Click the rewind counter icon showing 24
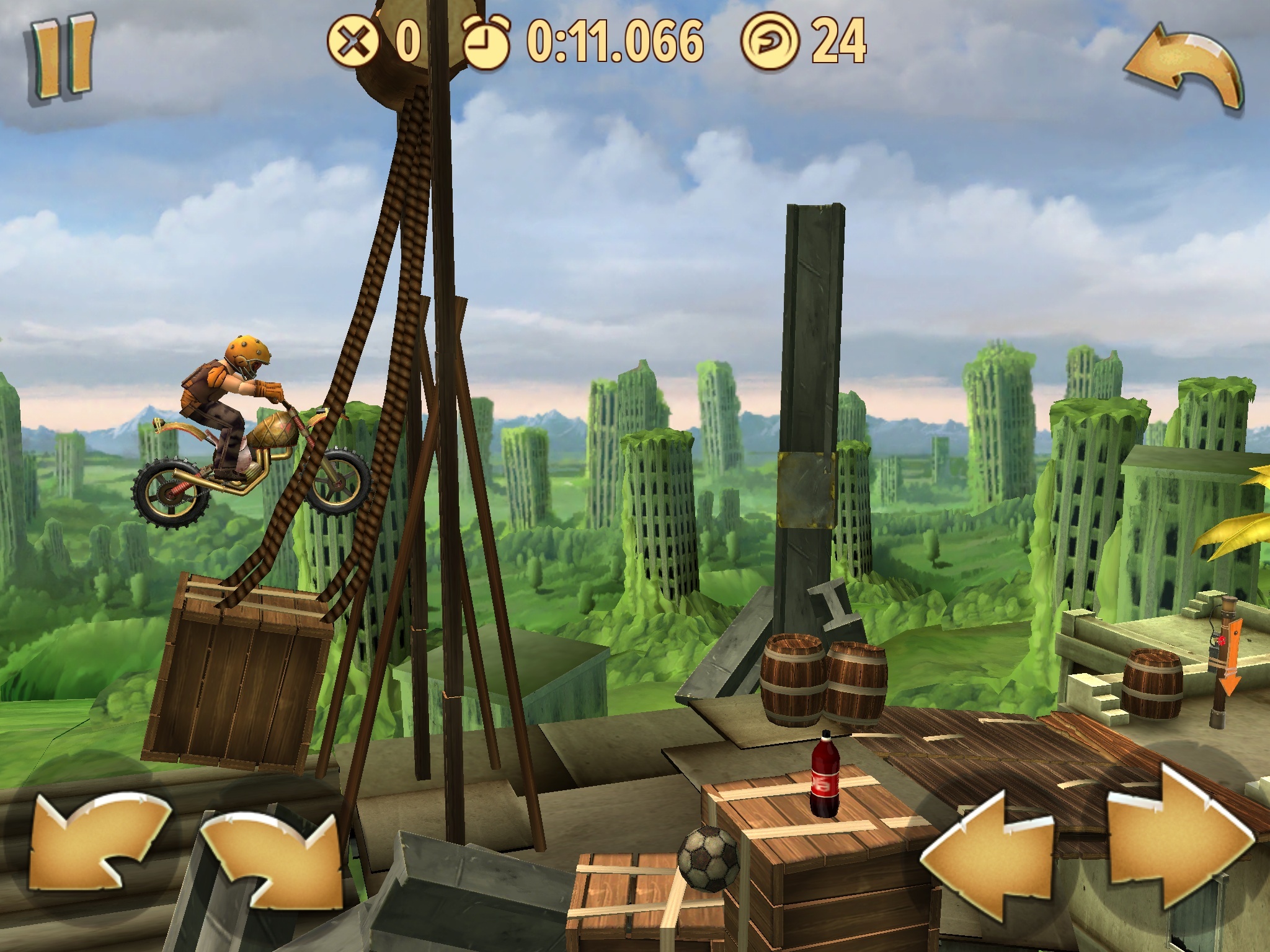This screenshot has height=952, width=1270. click(771, 42)
